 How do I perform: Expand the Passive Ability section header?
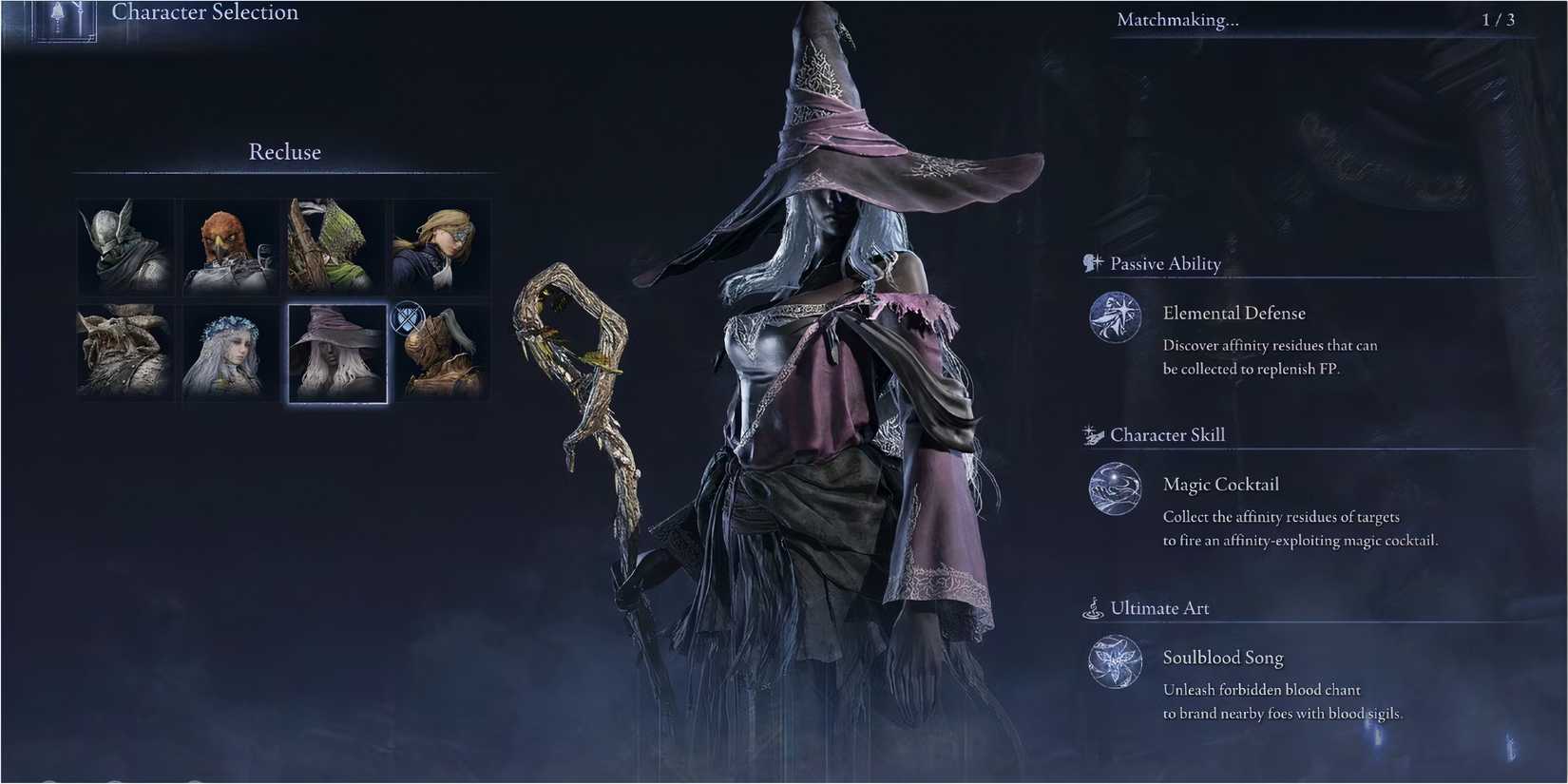click(x=1165, y=263)
